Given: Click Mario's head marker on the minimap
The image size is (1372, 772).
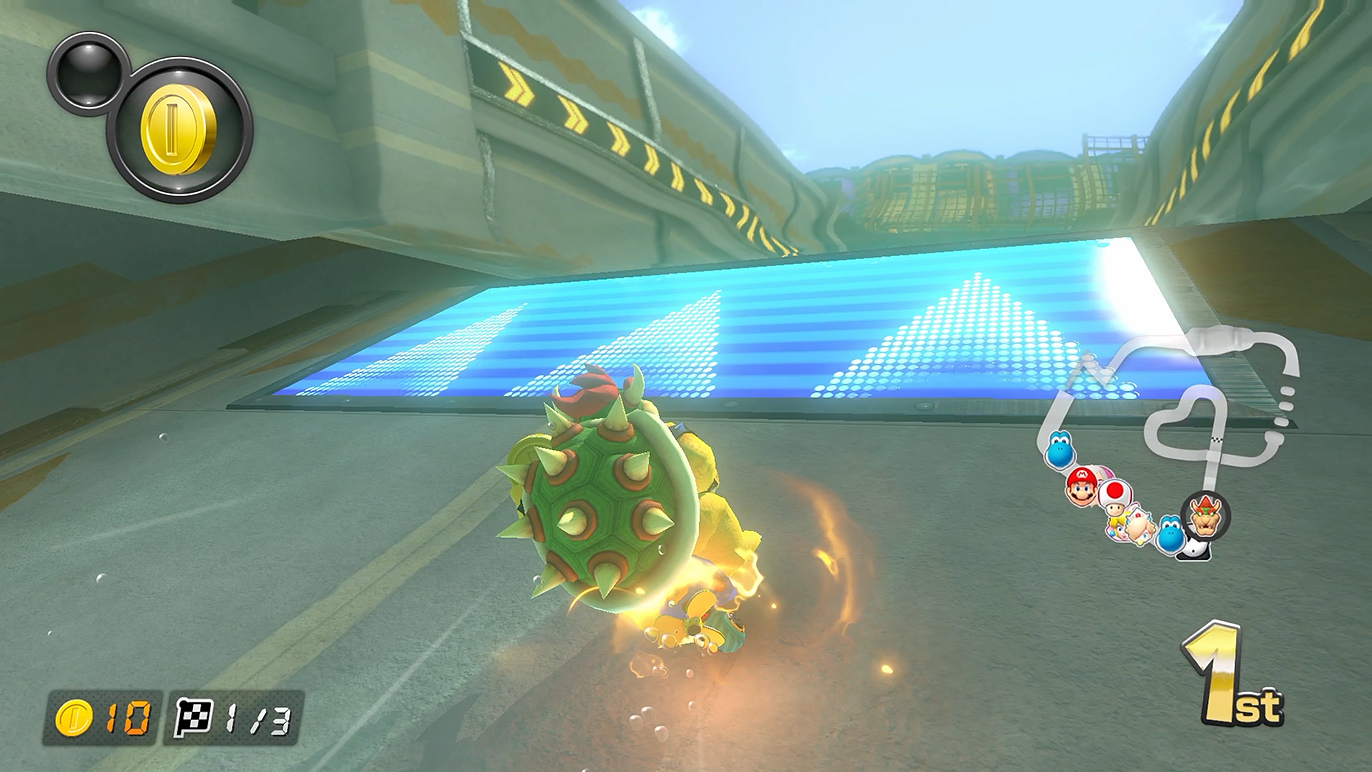Looking at the screenshot, I should coord(1081,486).
